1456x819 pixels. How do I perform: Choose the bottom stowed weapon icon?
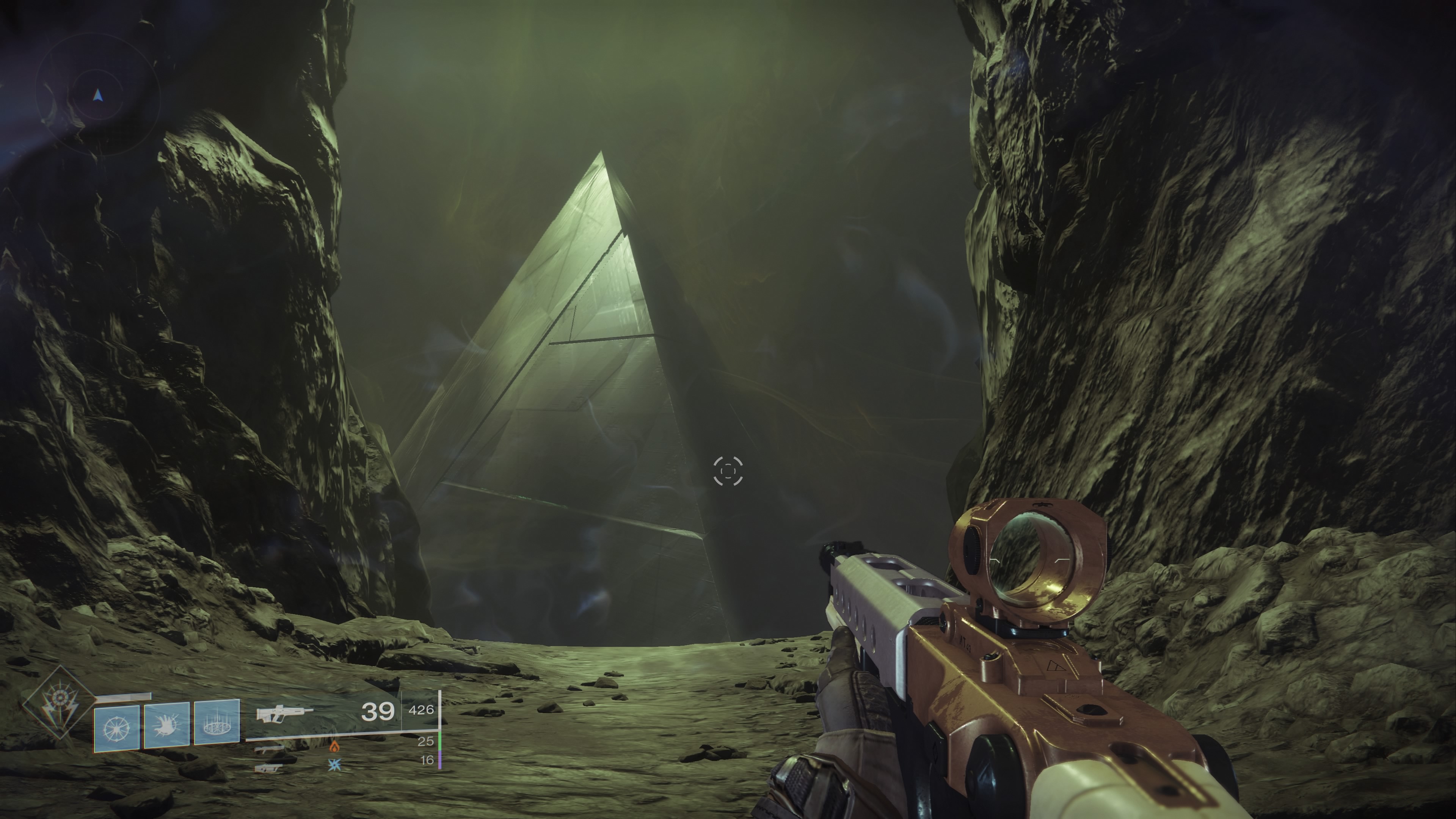coord(268,768)
